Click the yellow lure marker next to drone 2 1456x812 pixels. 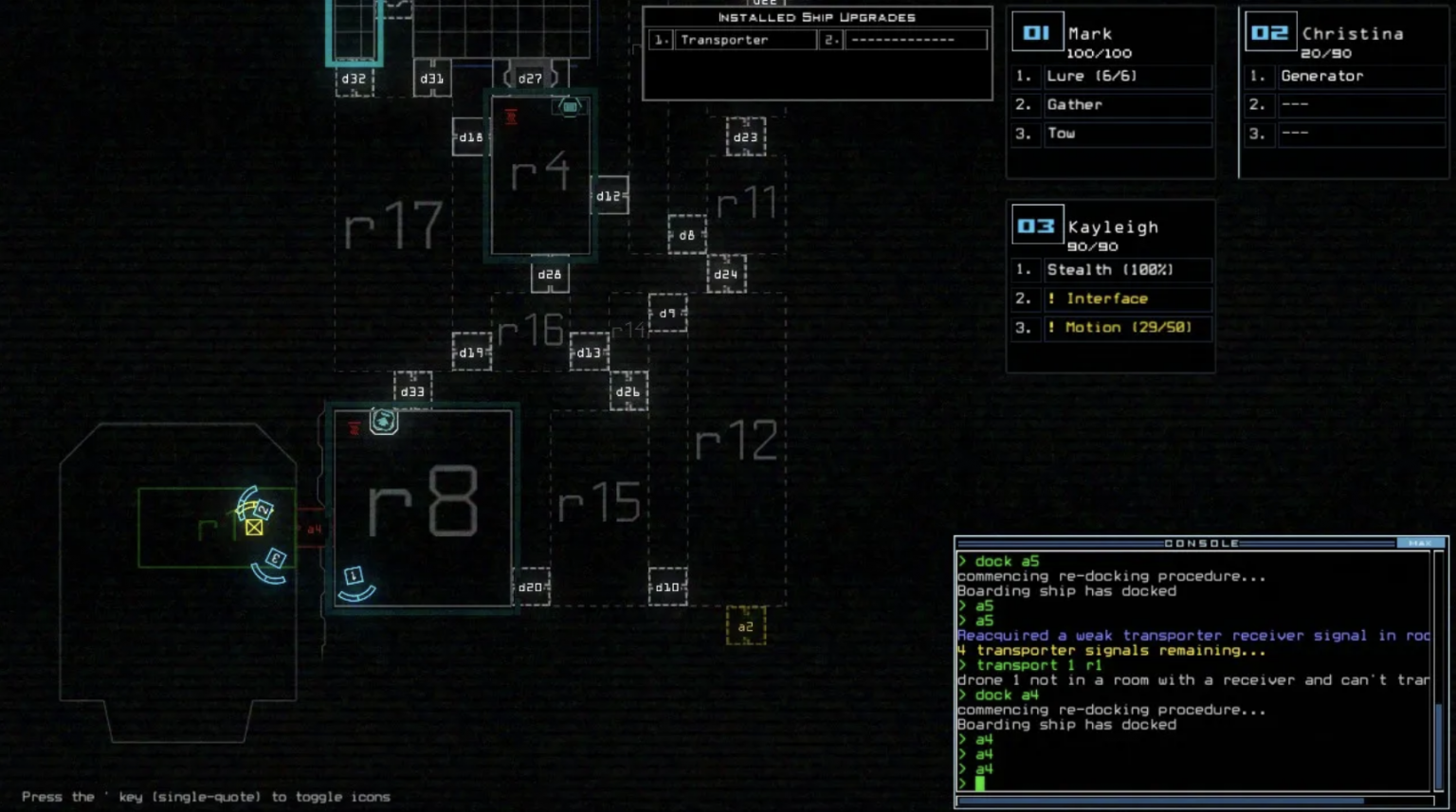254,528
